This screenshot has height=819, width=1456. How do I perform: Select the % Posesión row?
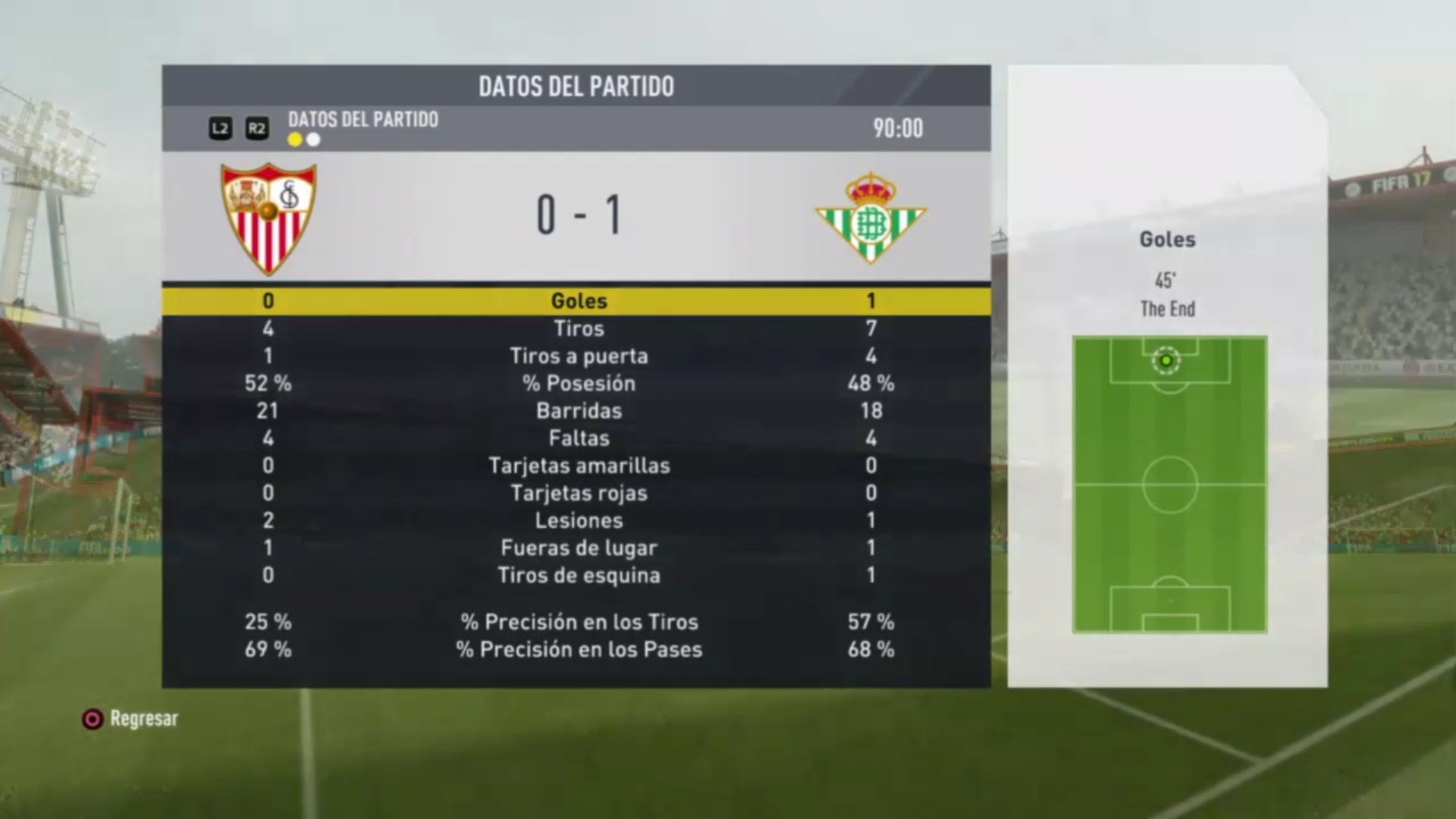click(x=578, y=383)
